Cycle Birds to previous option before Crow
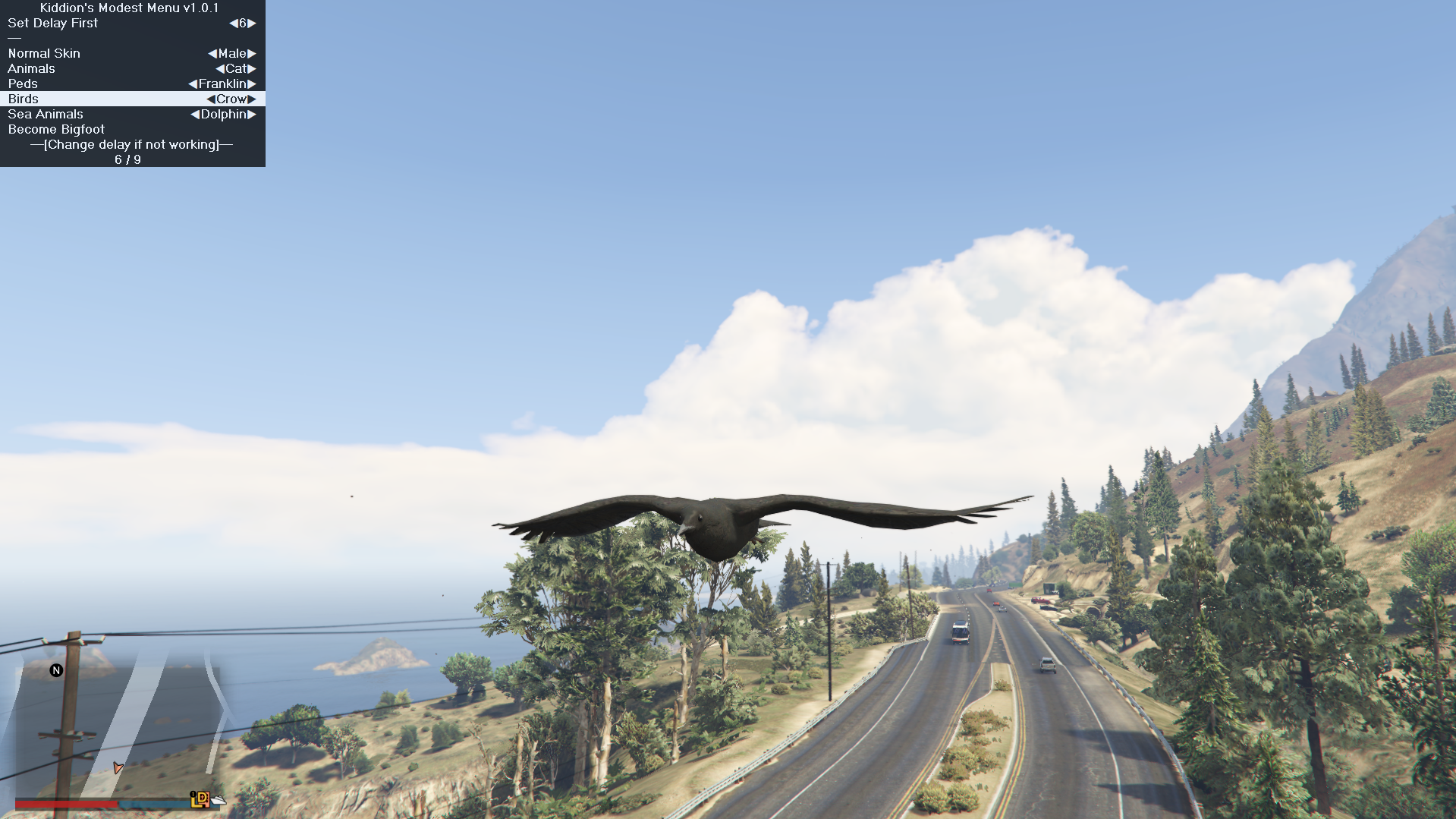Viewport: 1456px width, 819px height. point(211,99)
